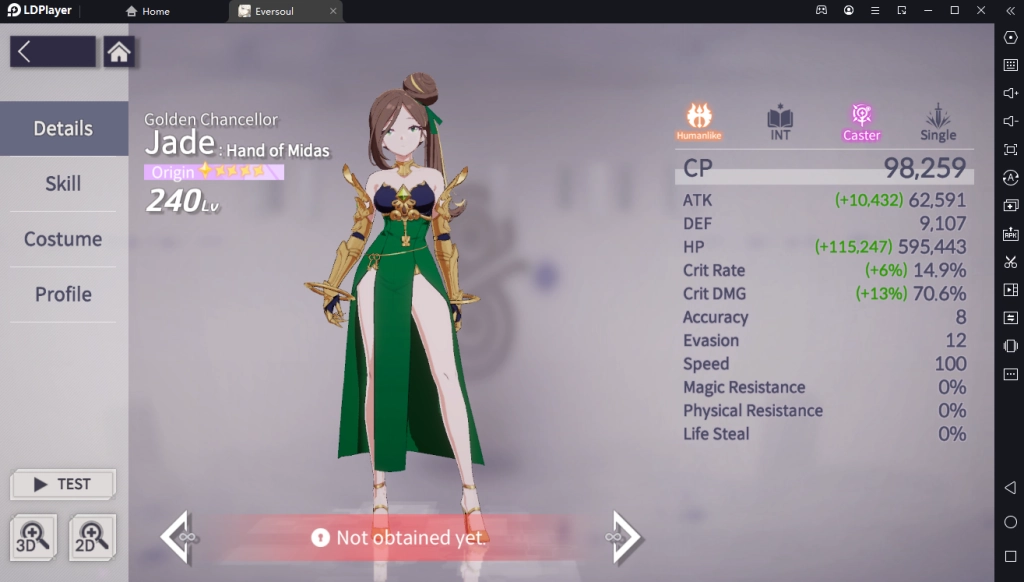Show the next character

pyautogui.click(x=624, y=537)
